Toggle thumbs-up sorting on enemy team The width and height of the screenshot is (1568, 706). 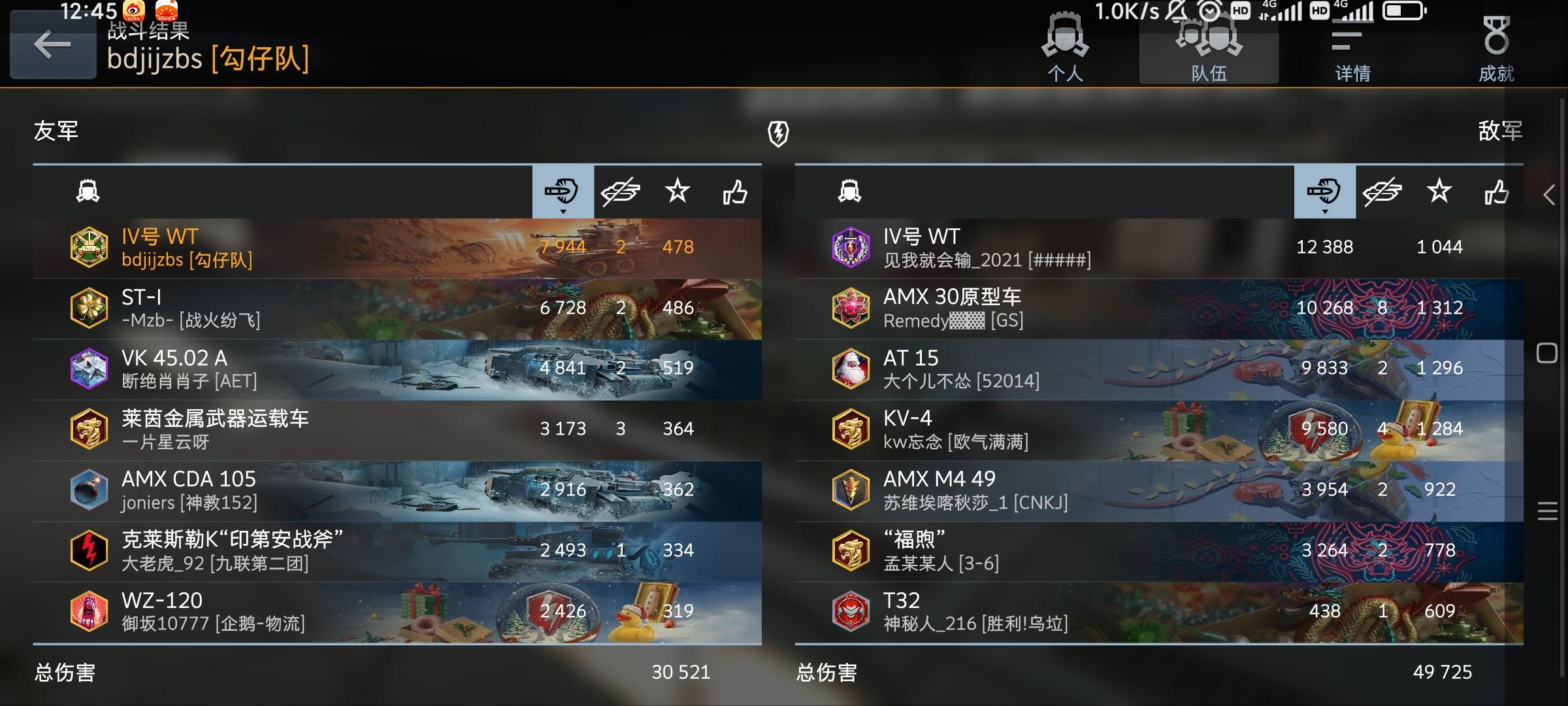pos(1495,192)
